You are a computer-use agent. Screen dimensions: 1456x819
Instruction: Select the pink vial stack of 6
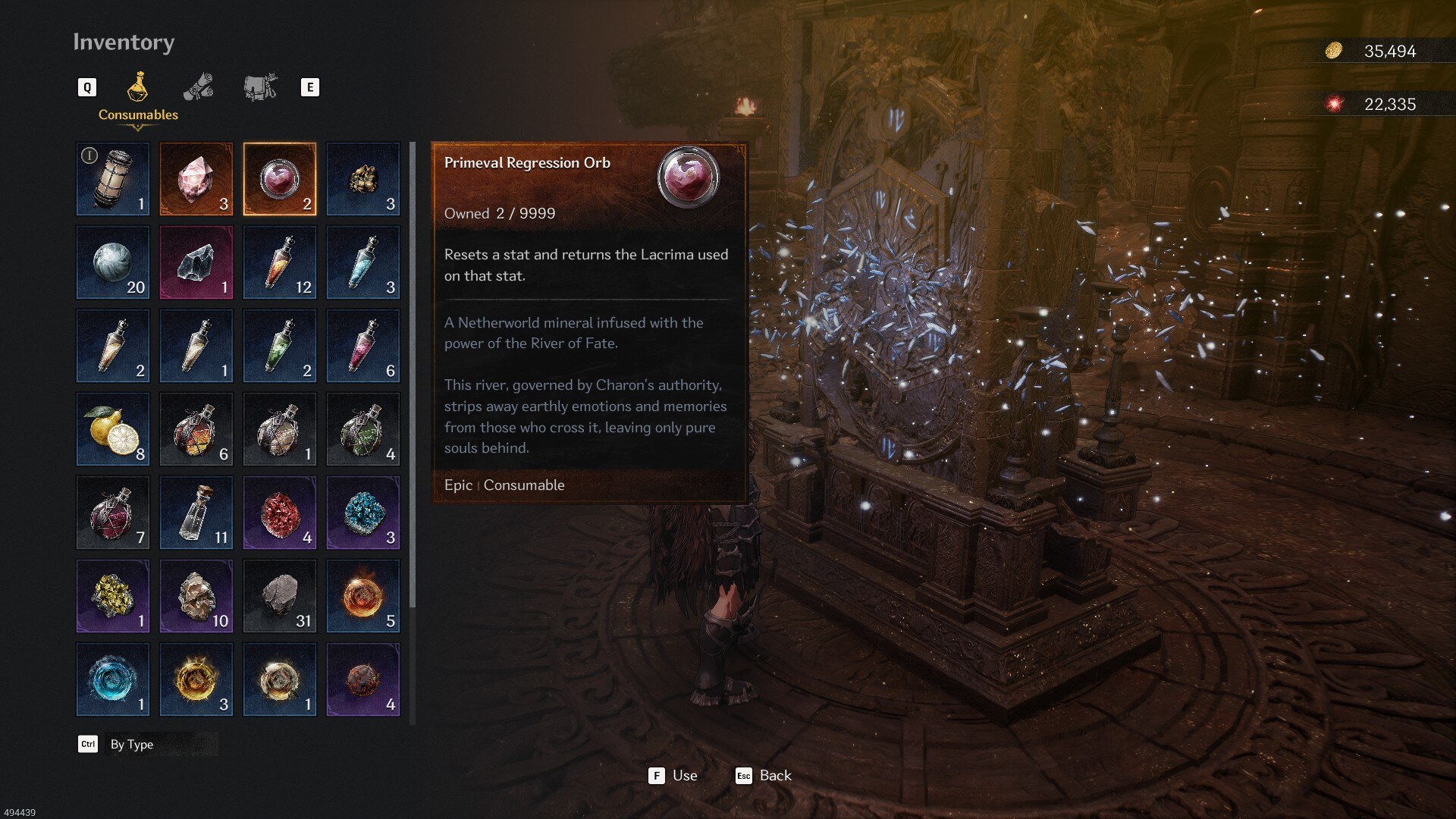(x=363, y=346)
